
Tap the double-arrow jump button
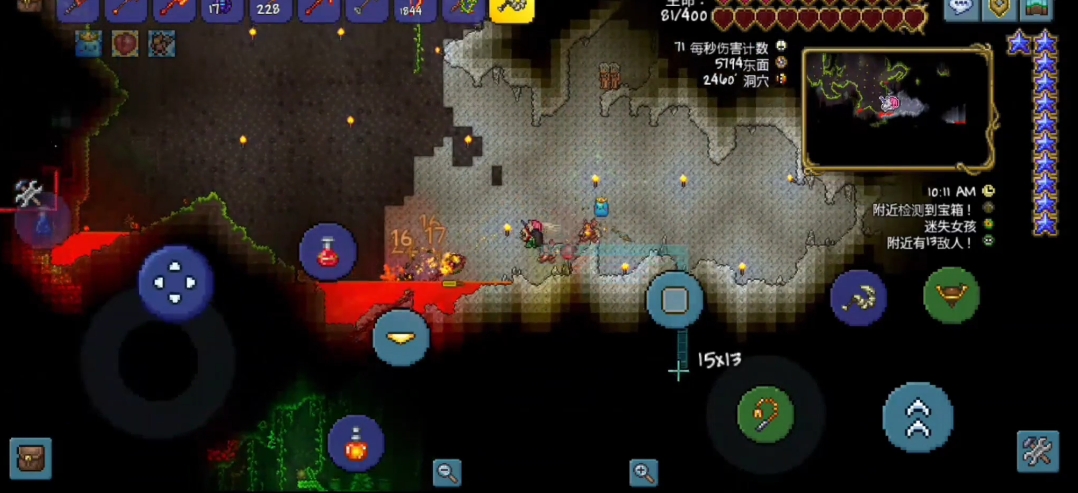coord(917,417)
